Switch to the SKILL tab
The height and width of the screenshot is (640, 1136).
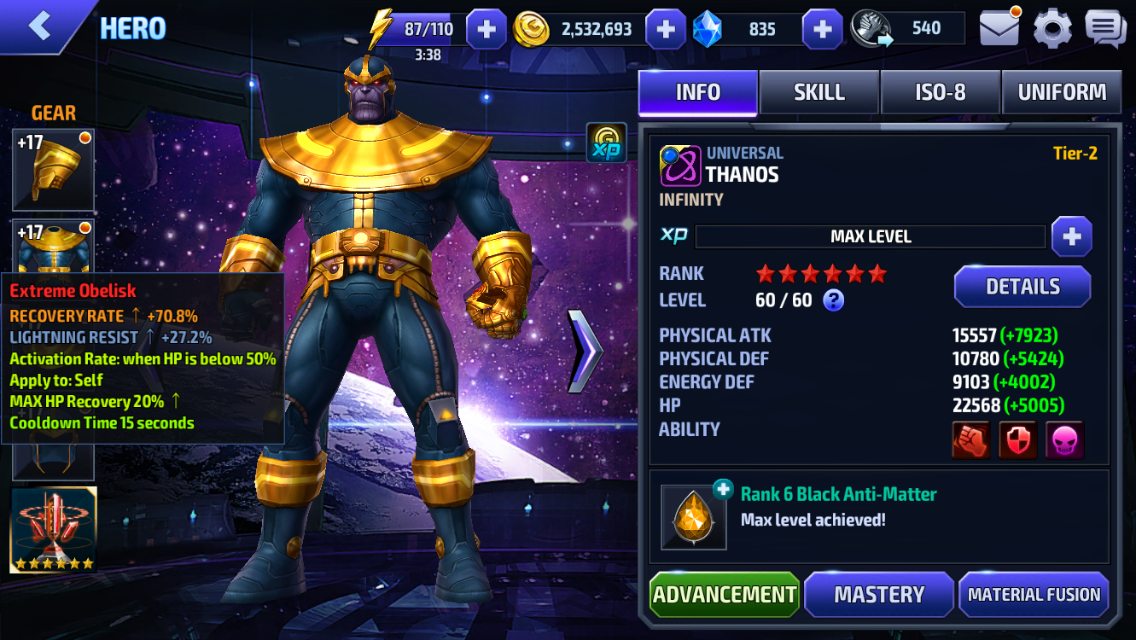coord(819,92)
